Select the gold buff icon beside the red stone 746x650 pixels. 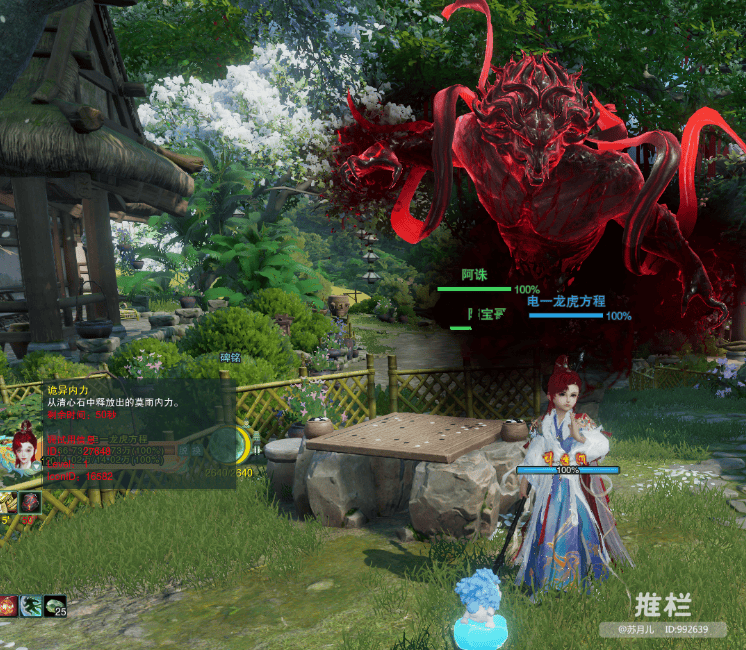pyautogui.click(x=9, y=502)
